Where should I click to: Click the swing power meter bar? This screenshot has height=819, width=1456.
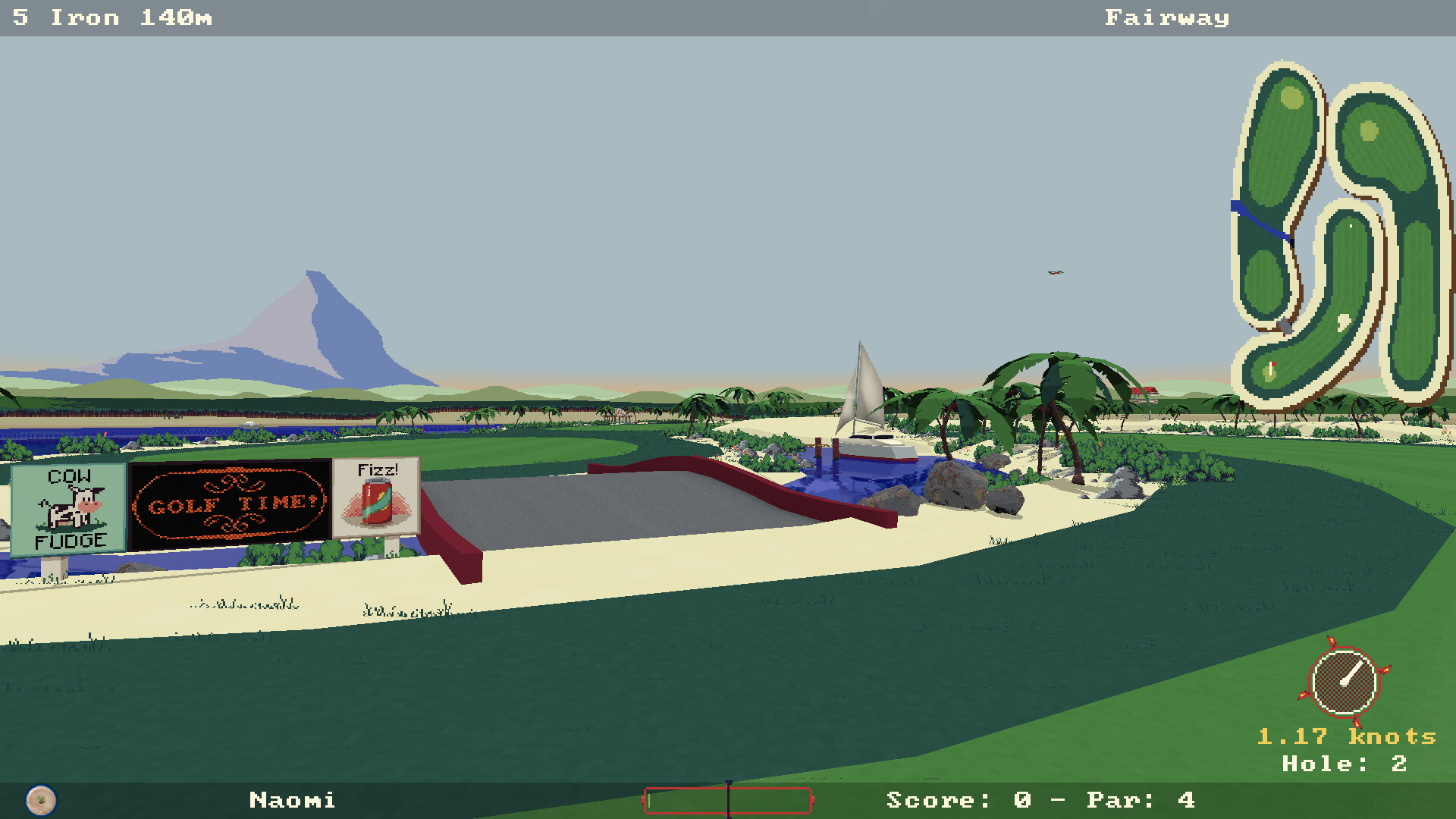coord(728,800)
